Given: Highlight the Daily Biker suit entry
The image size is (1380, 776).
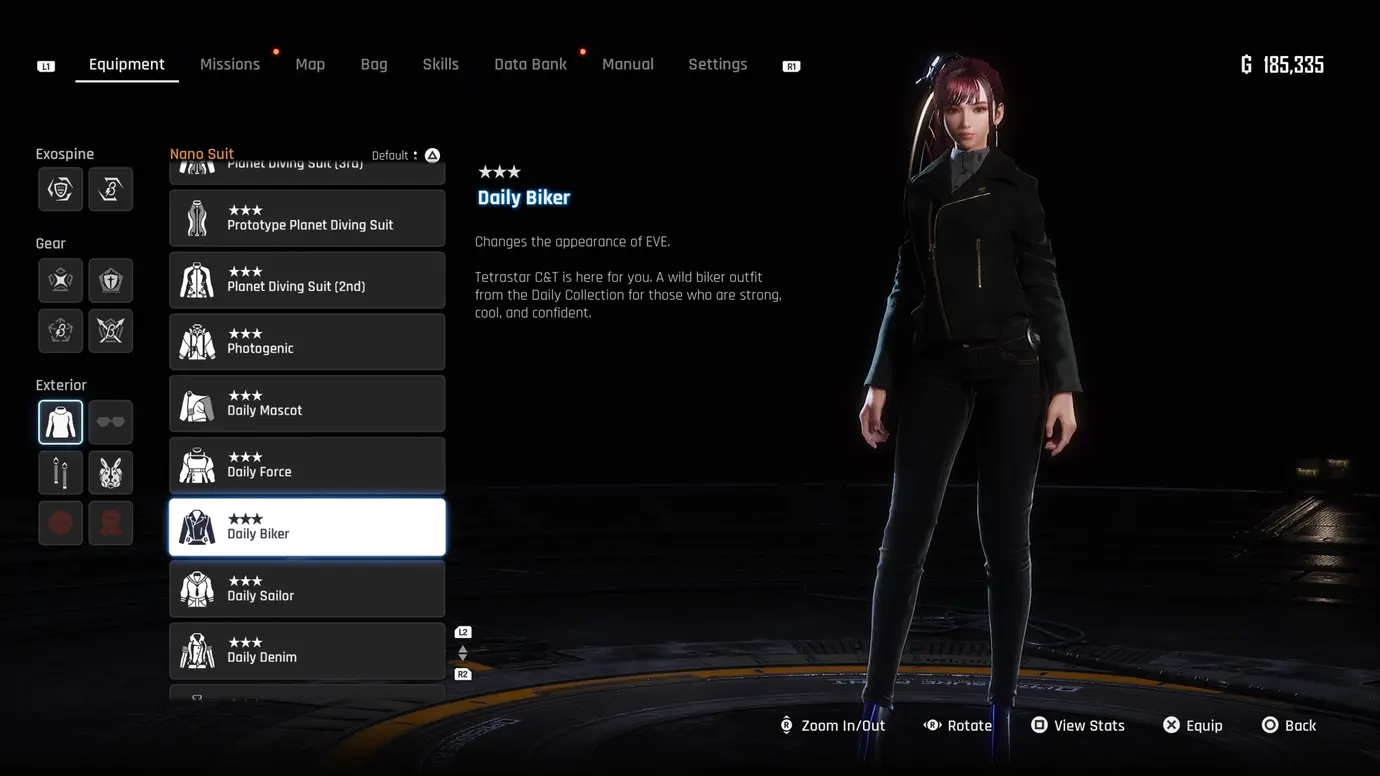Looking at the screenshot, I should [x=307, y=527].
